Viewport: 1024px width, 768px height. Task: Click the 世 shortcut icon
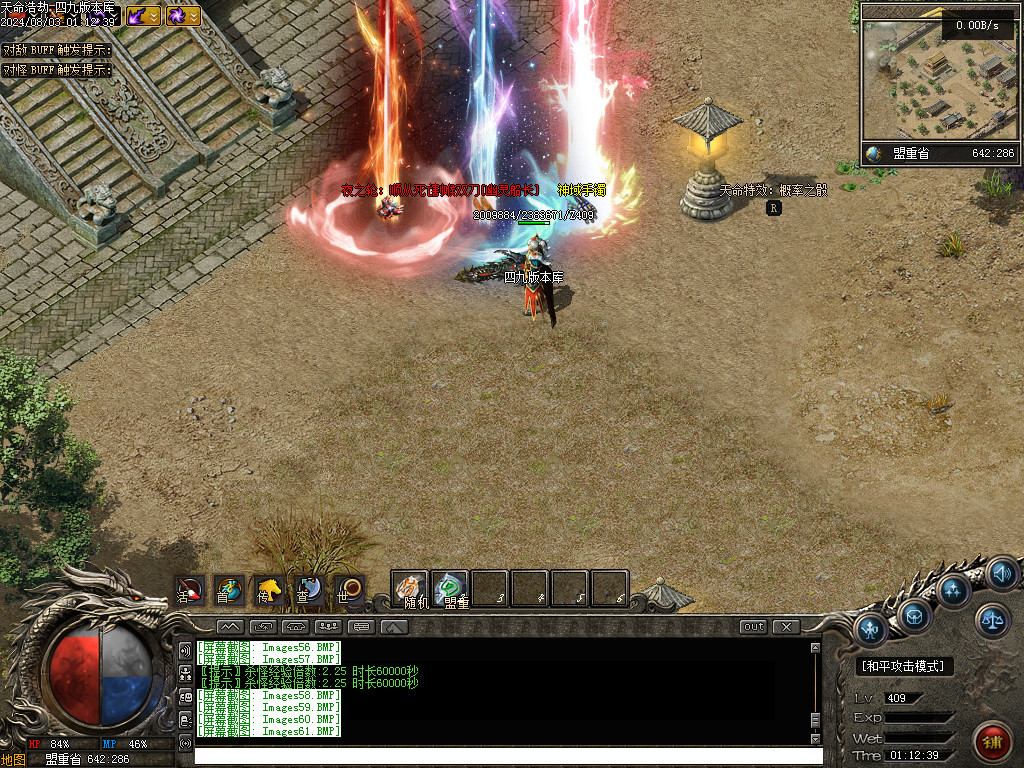pyautogui.click(x=349, y=590)
